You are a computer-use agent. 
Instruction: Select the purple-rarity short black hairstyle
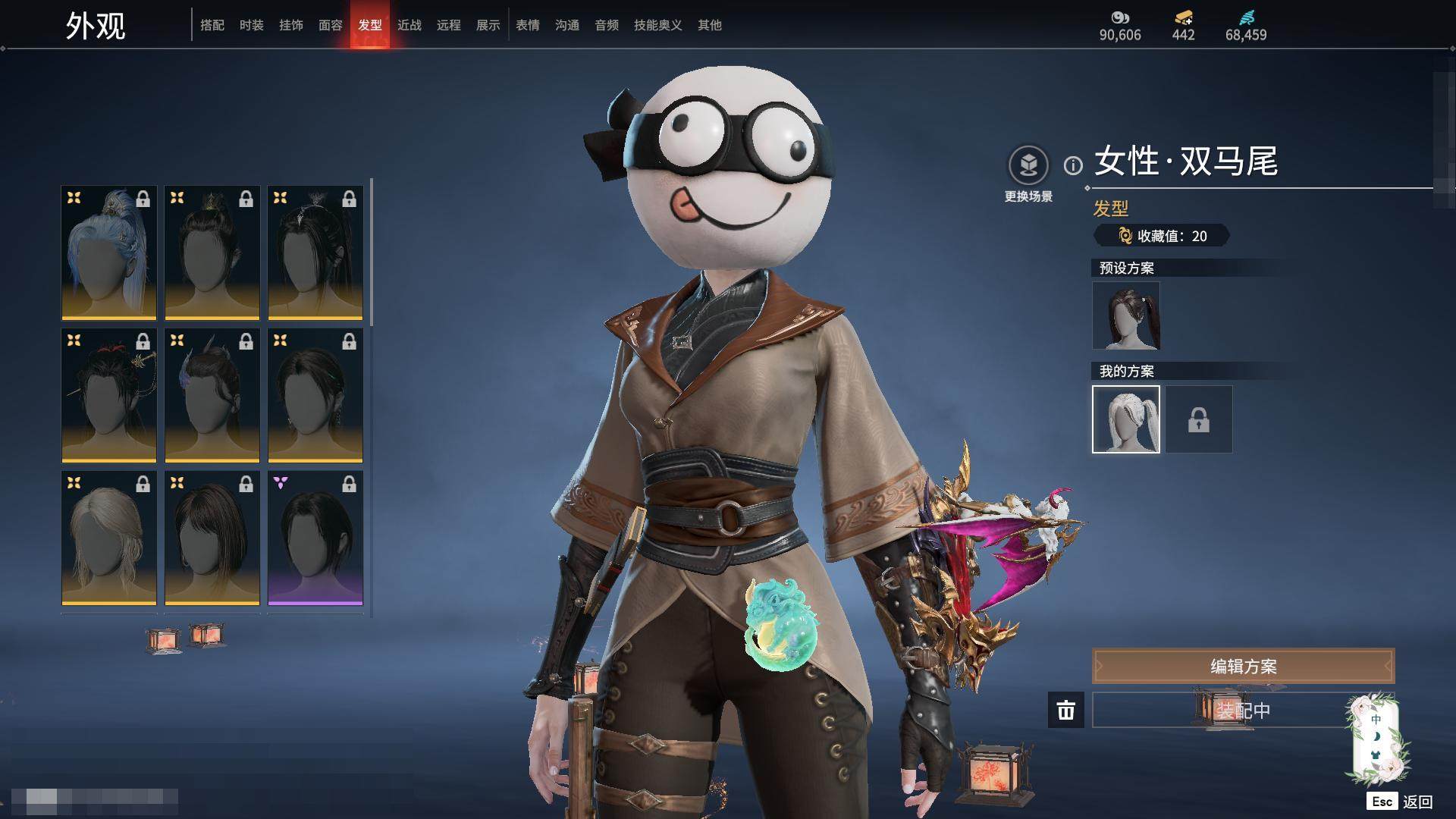coord(315,538)
